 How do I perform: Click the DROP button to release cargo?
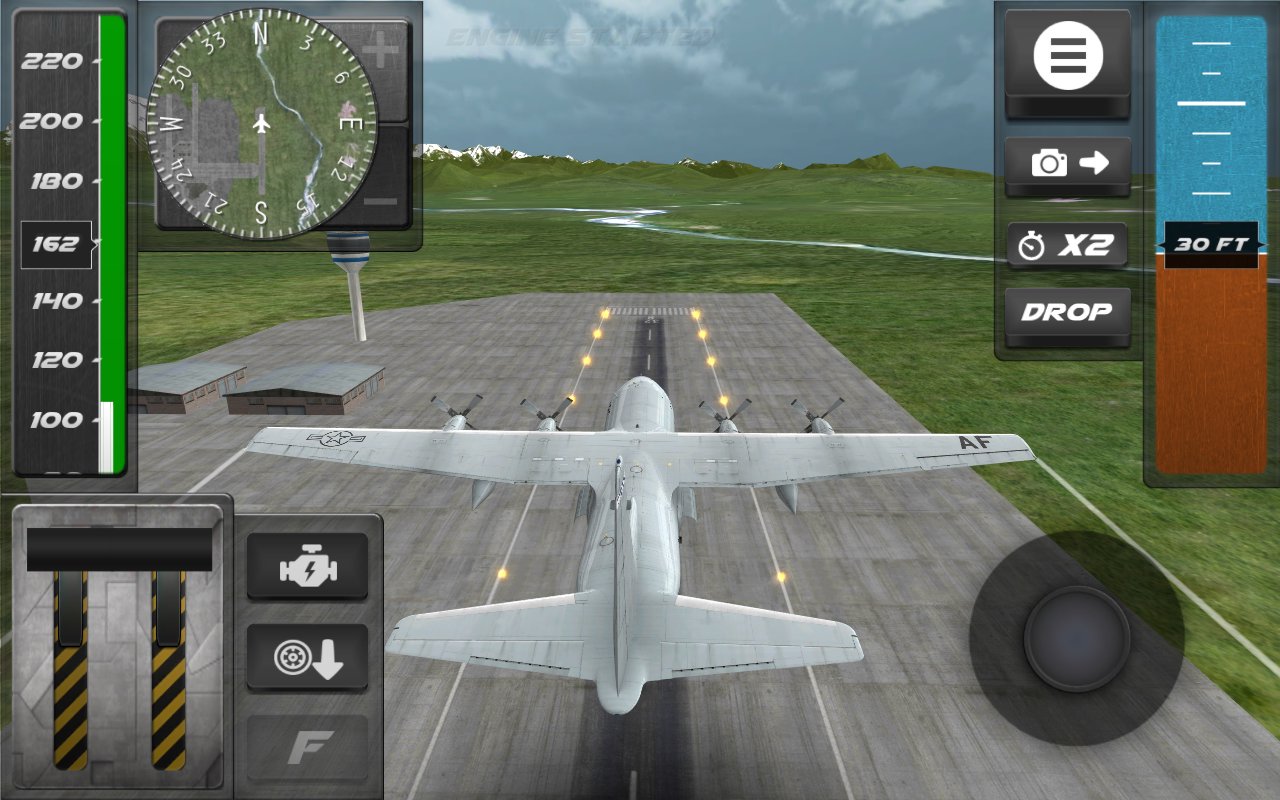pos(1066,312)
